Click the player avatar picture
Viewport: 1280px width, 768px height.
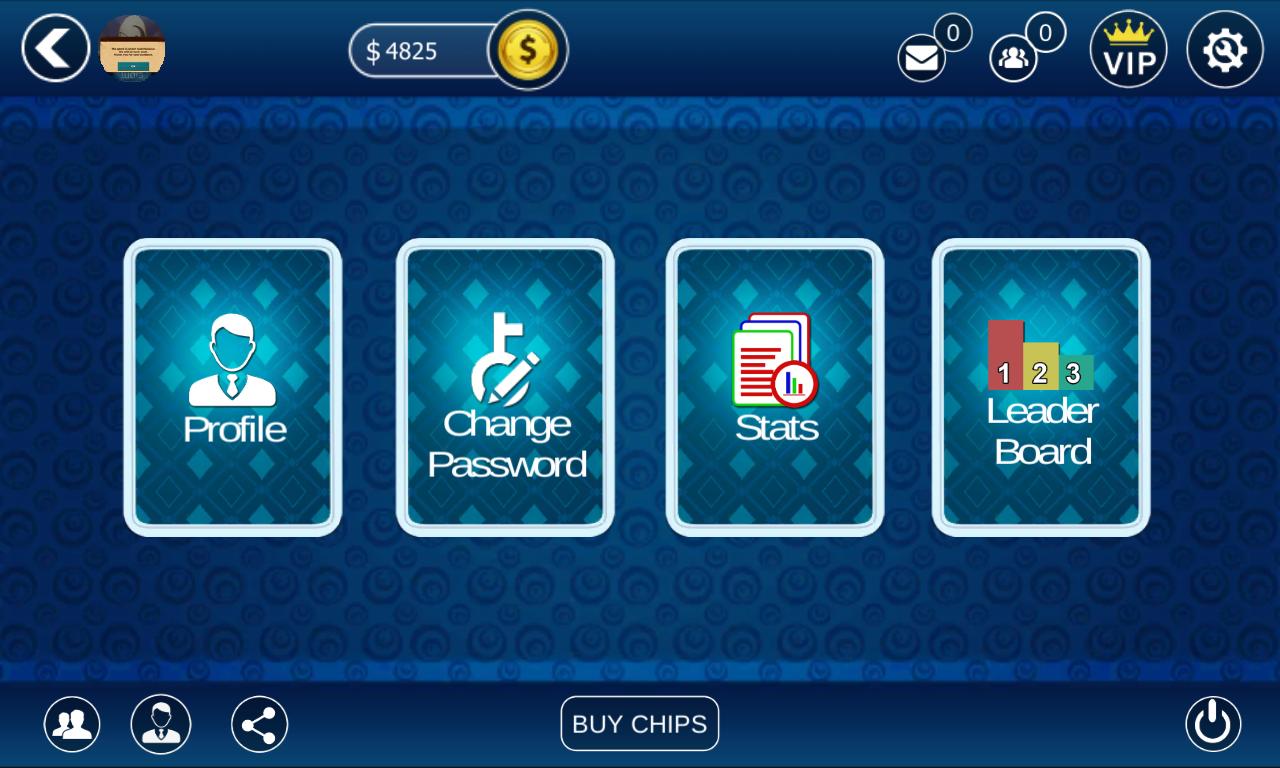[x=131, y=48]
